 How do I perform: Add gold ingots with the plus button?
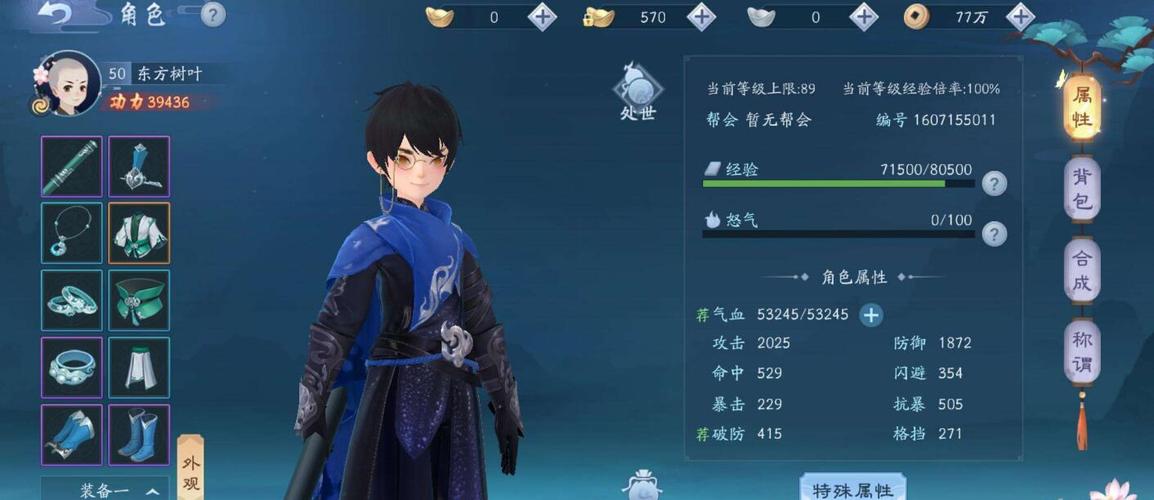click(542, 16)
